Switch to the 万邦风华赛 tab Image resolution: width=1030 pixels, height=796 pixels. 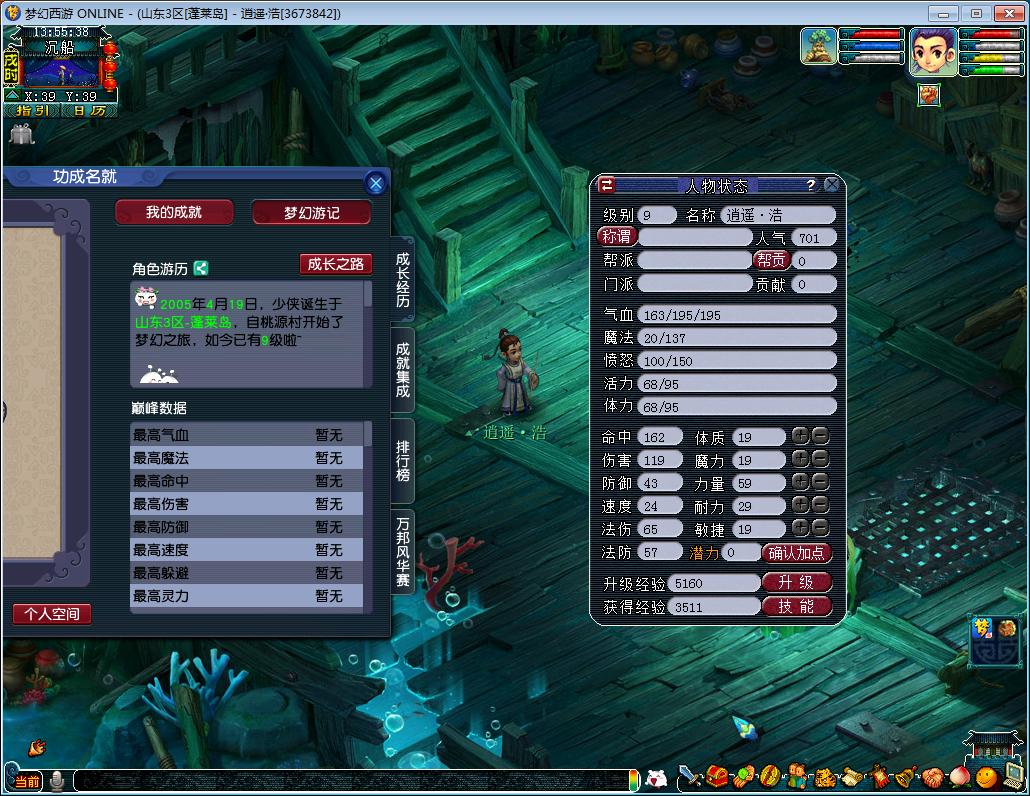[x=403, y=552]
